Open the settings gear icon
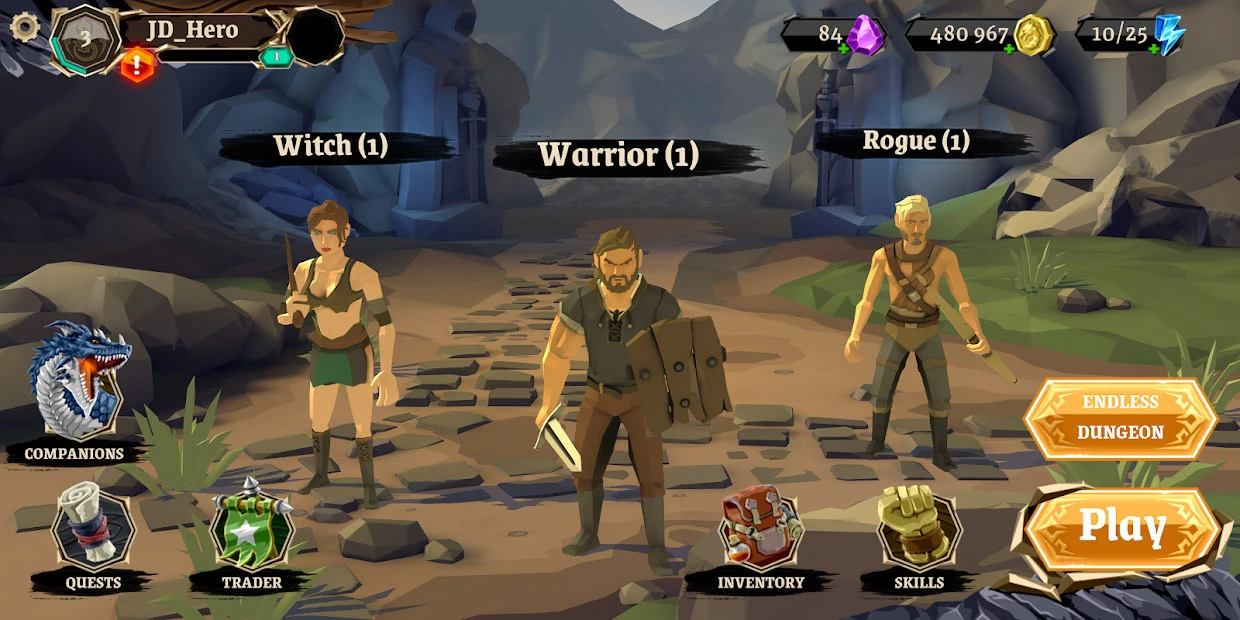This screenshot has width=1240, height=620. pyautogui.click(x=24, y=26)
